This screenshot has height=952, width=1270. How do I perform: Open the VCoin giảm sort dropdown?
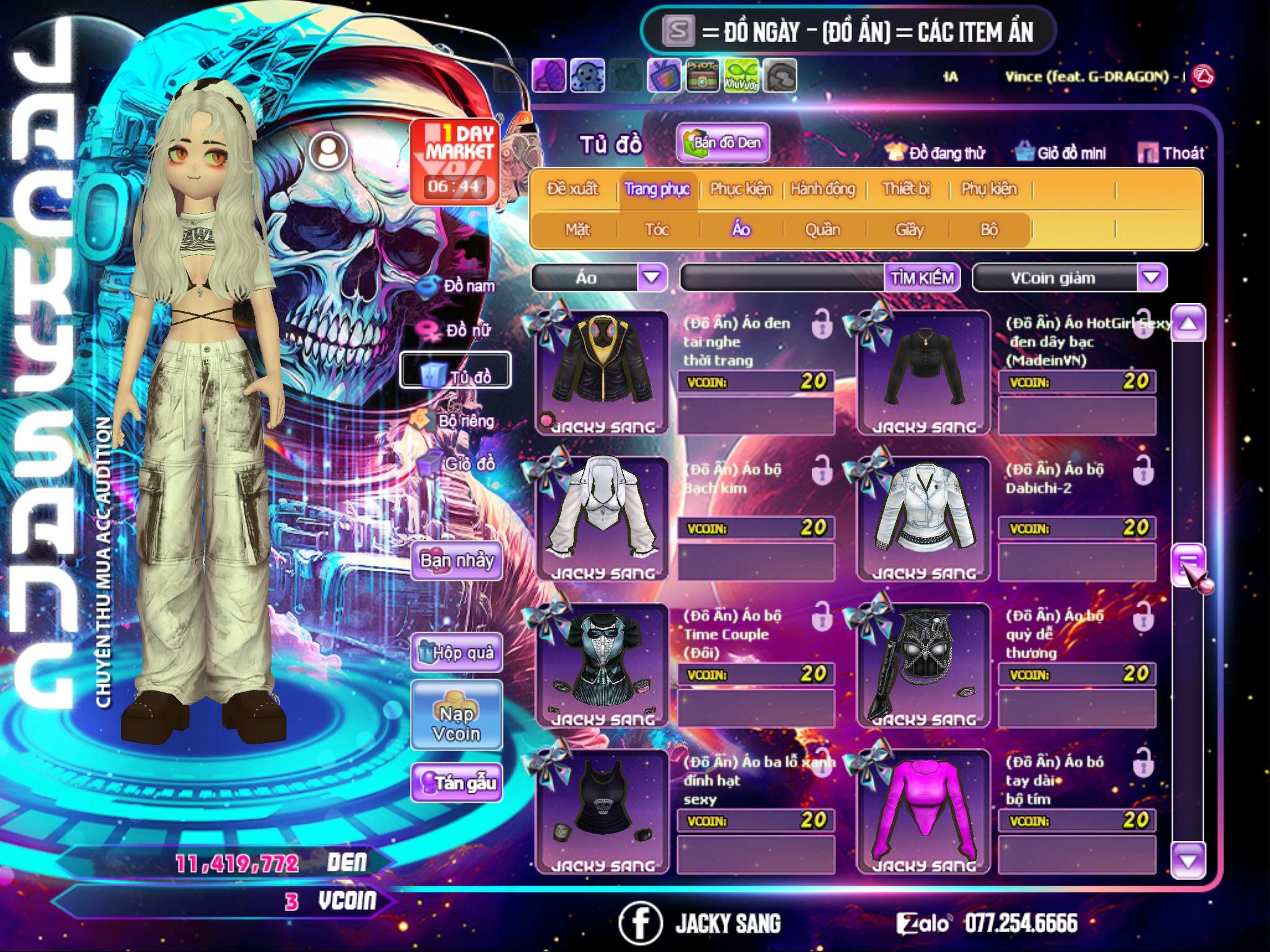click(1152, 277)
